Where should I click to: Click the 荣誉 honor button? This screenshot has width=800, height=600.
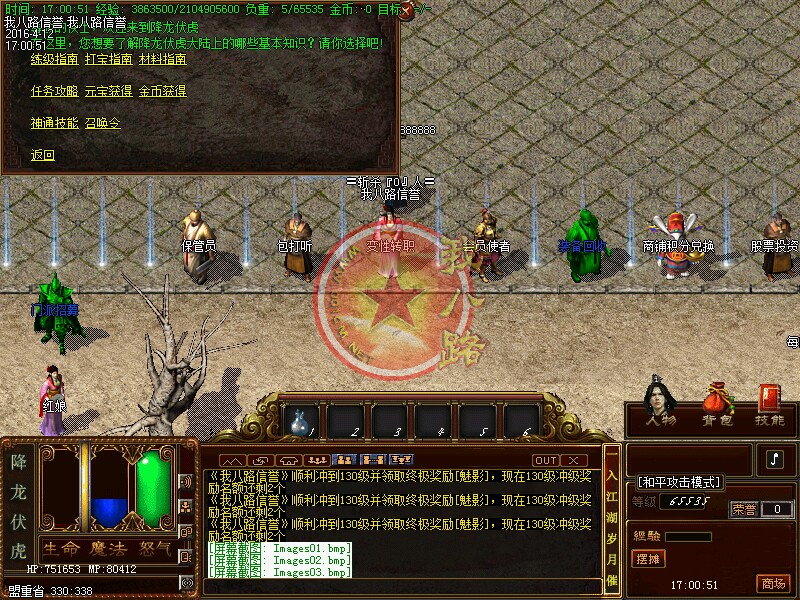pos(743,509)
